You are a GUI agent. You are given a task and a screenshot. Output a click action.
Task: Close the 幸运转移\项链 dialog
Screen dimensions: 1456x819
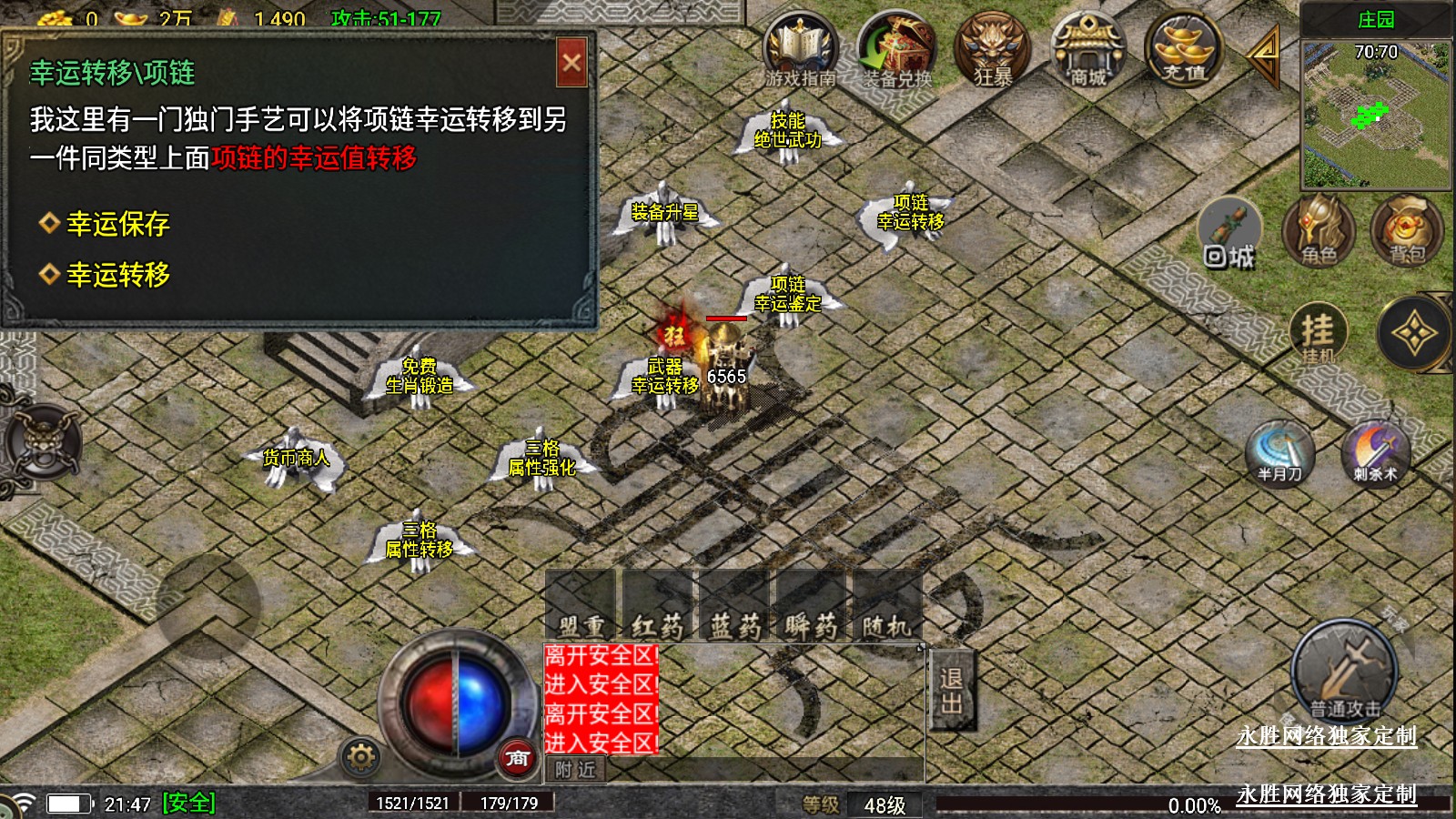pyautogui.click(x=571, y=63)
